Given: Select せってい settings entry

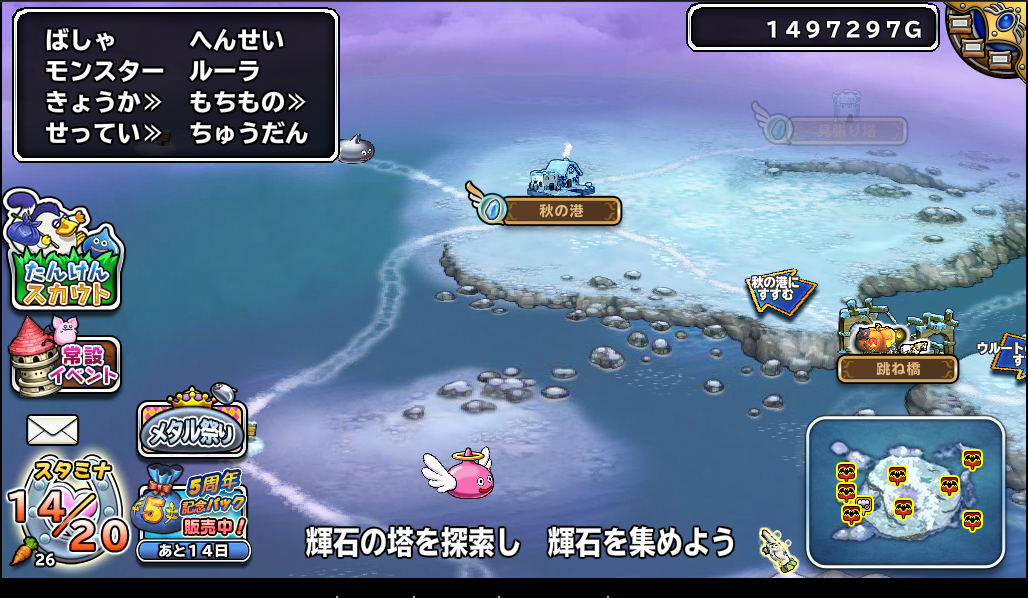Looking at the screenshot, I should (103, 133).
